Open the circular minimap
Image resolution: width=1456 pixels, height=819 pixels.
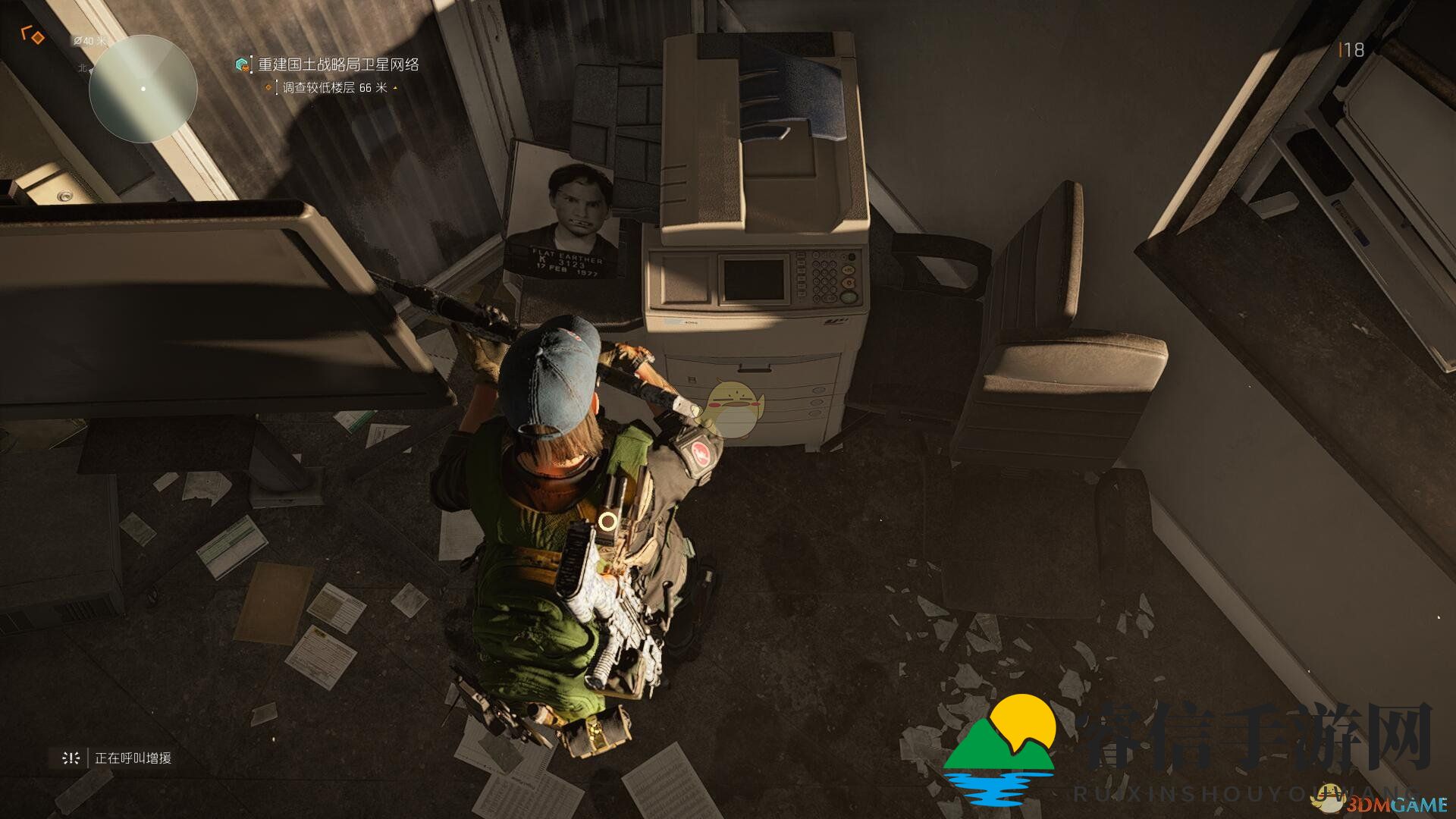tap(143, 89)
